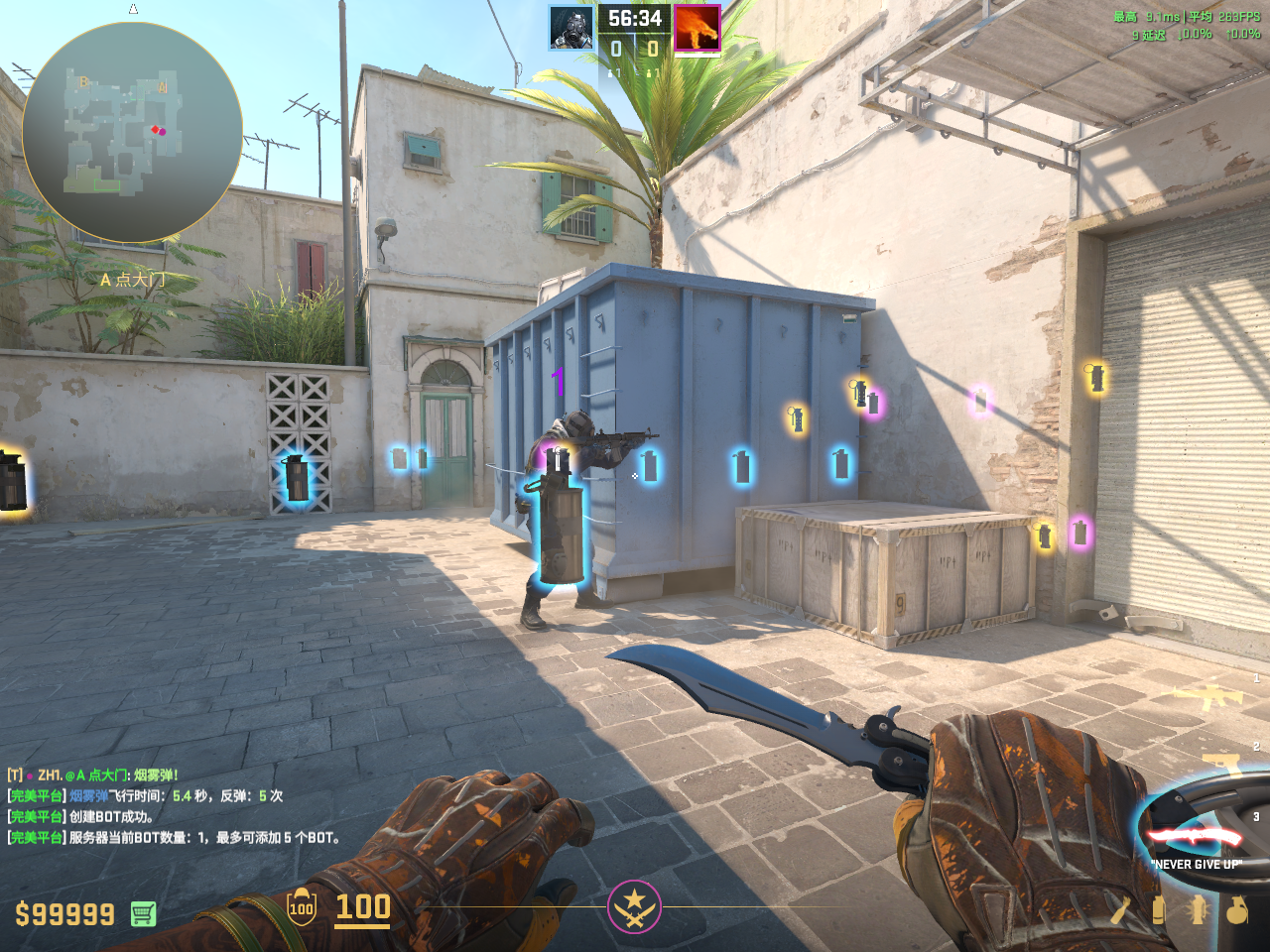1270x952 pixels.
Task: Click the orange flame team avatar
Action: tap(697, 28)
